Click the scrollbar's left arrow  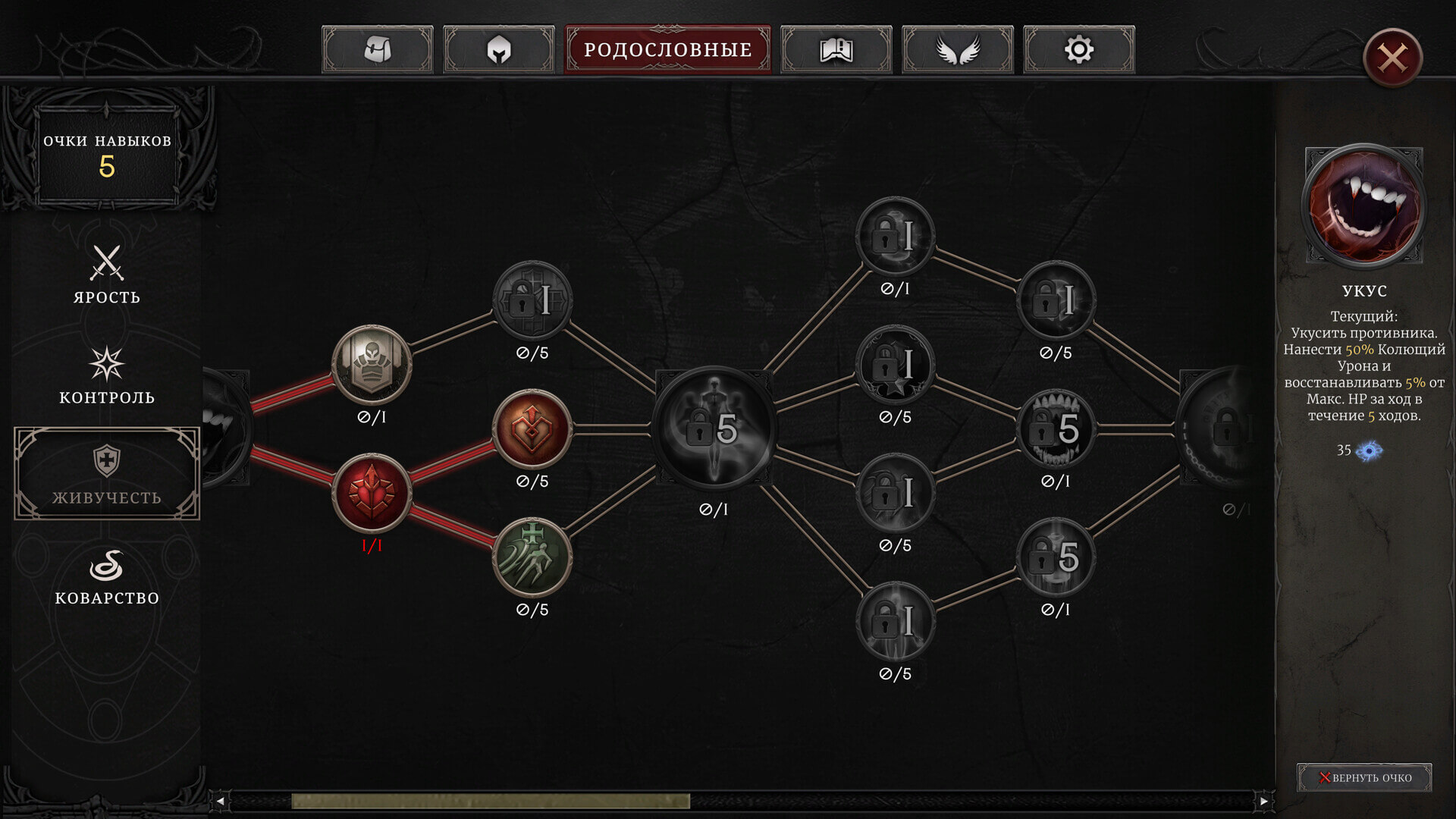pos(220,801)
